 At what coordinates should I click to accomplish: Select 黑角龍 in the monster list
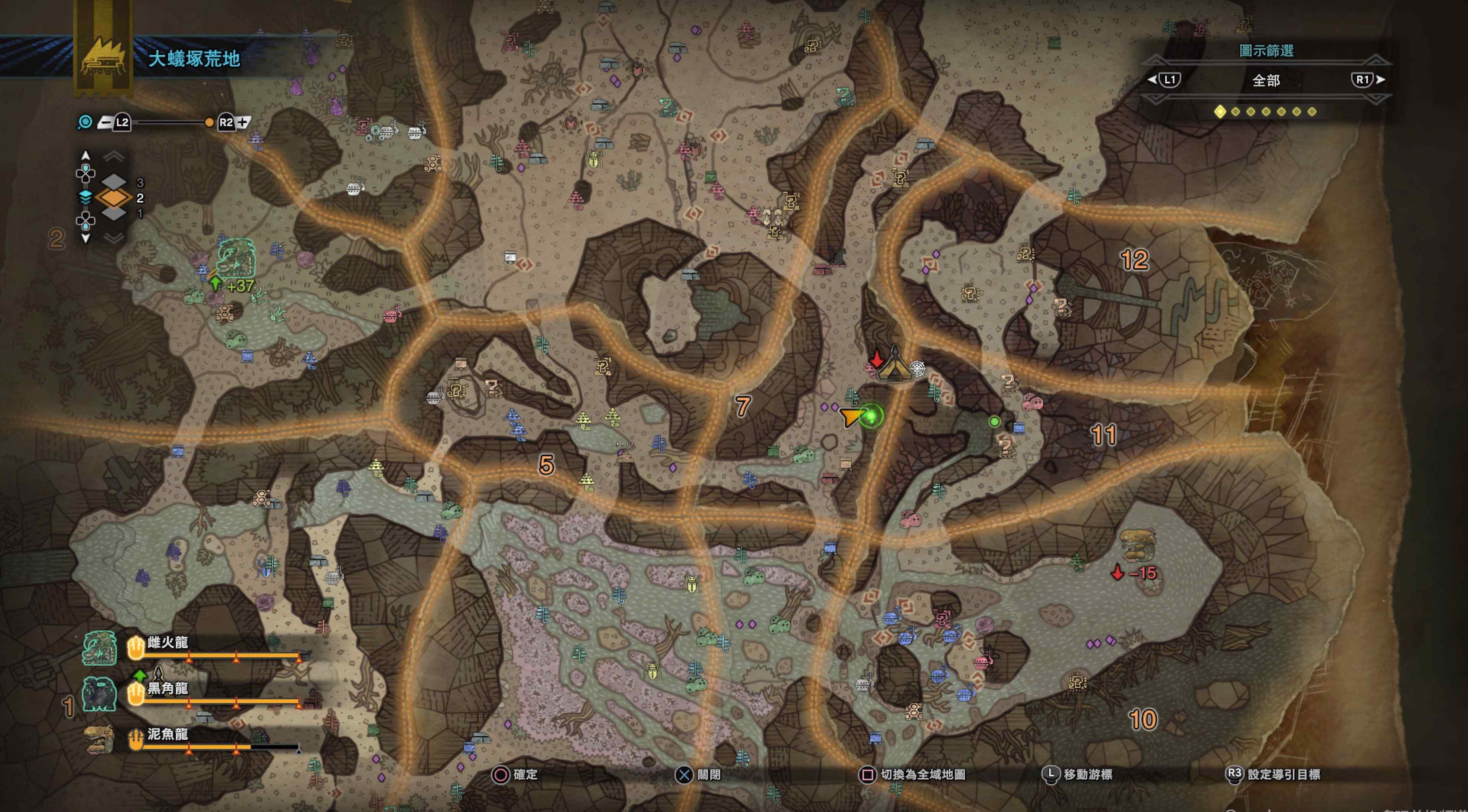(167, 689)
